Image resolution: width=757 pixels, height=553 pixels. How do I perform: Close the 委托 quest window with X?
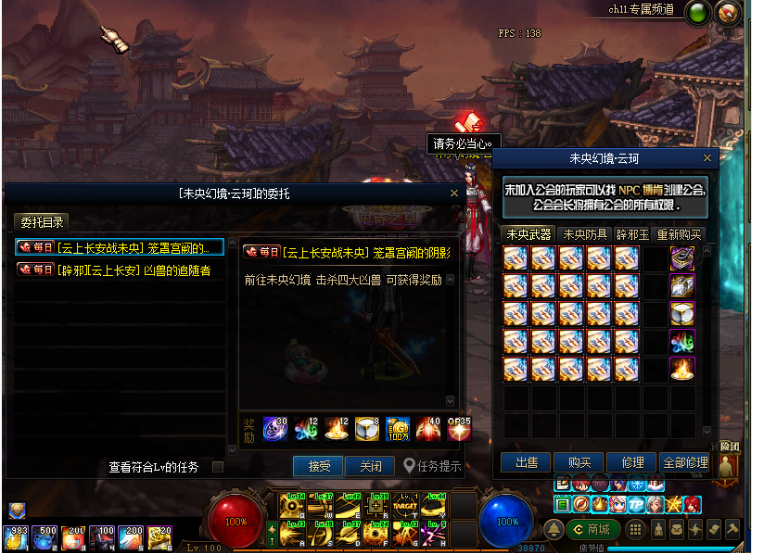pyautogui.click(x=454, y=193)
